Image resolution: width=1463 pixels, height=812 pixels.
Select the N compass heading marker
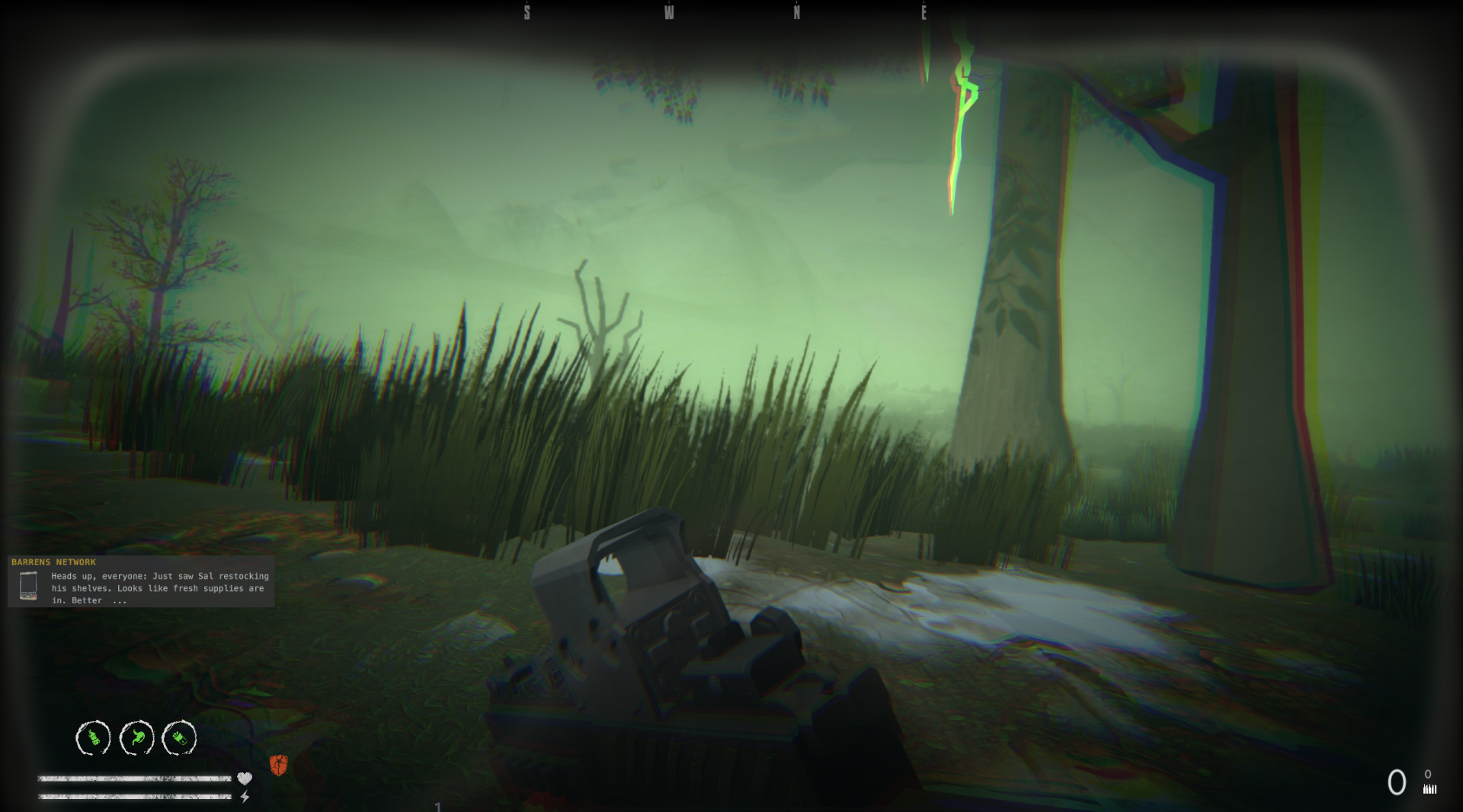[x=797, y=12]
